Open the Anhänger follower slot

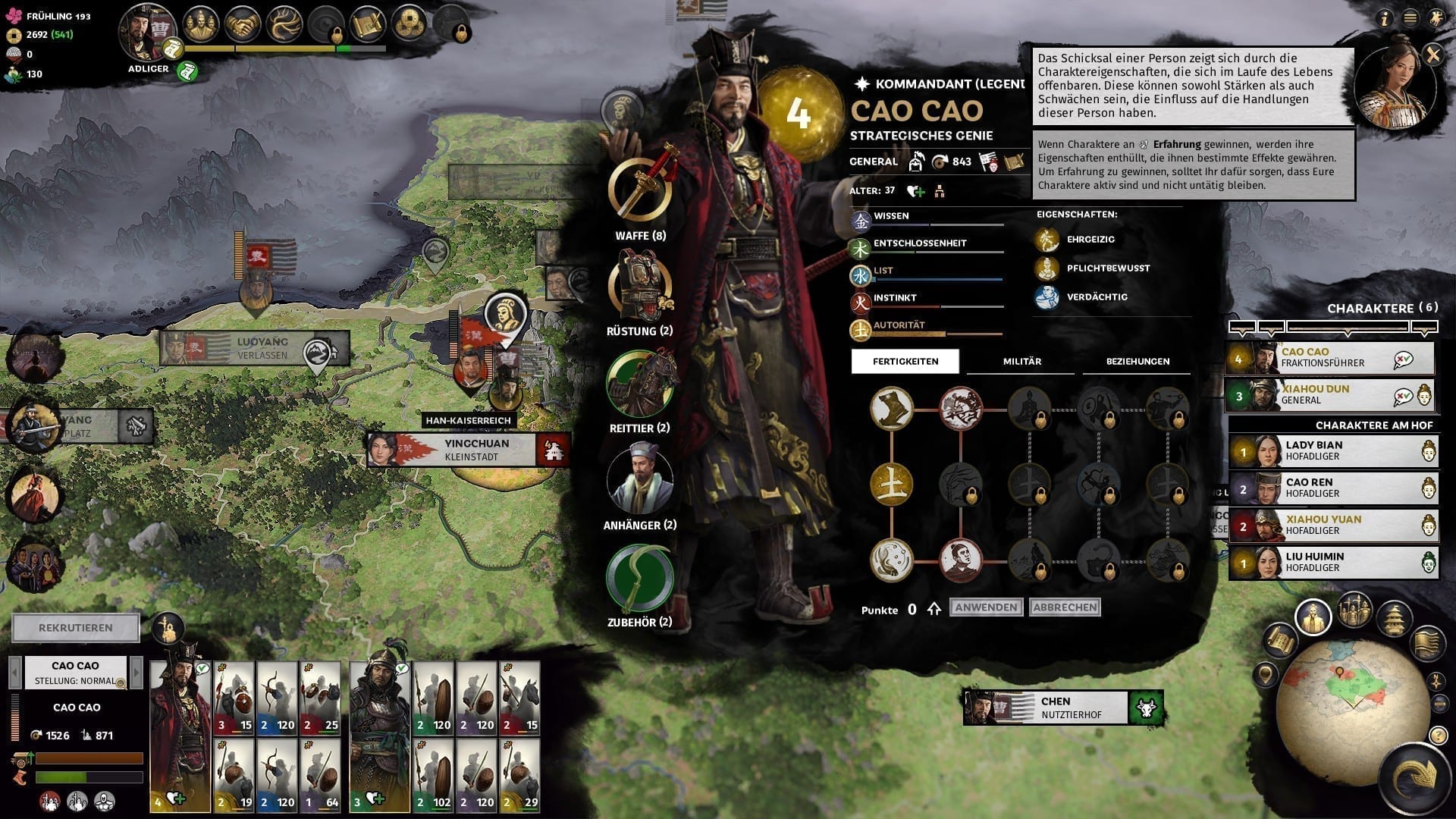click(x=640, y=481)
